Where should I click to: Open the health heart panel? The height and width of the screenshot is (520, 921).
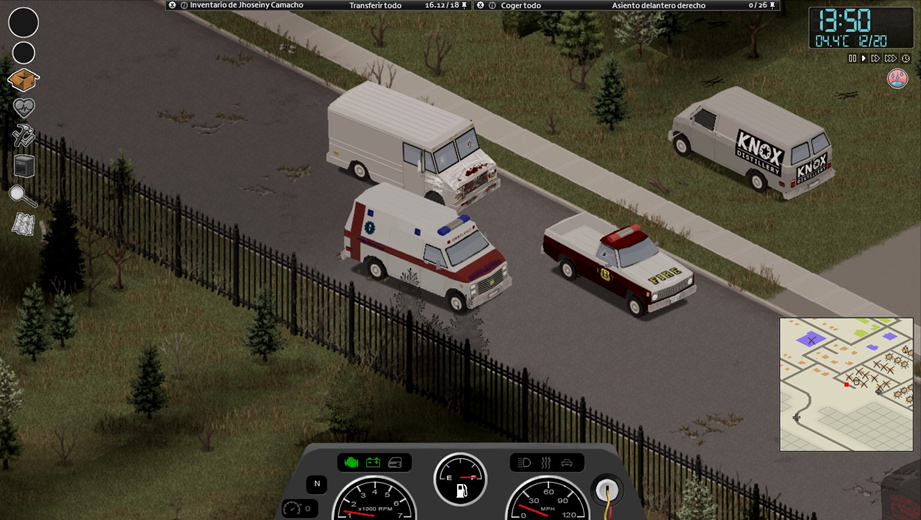23,108
